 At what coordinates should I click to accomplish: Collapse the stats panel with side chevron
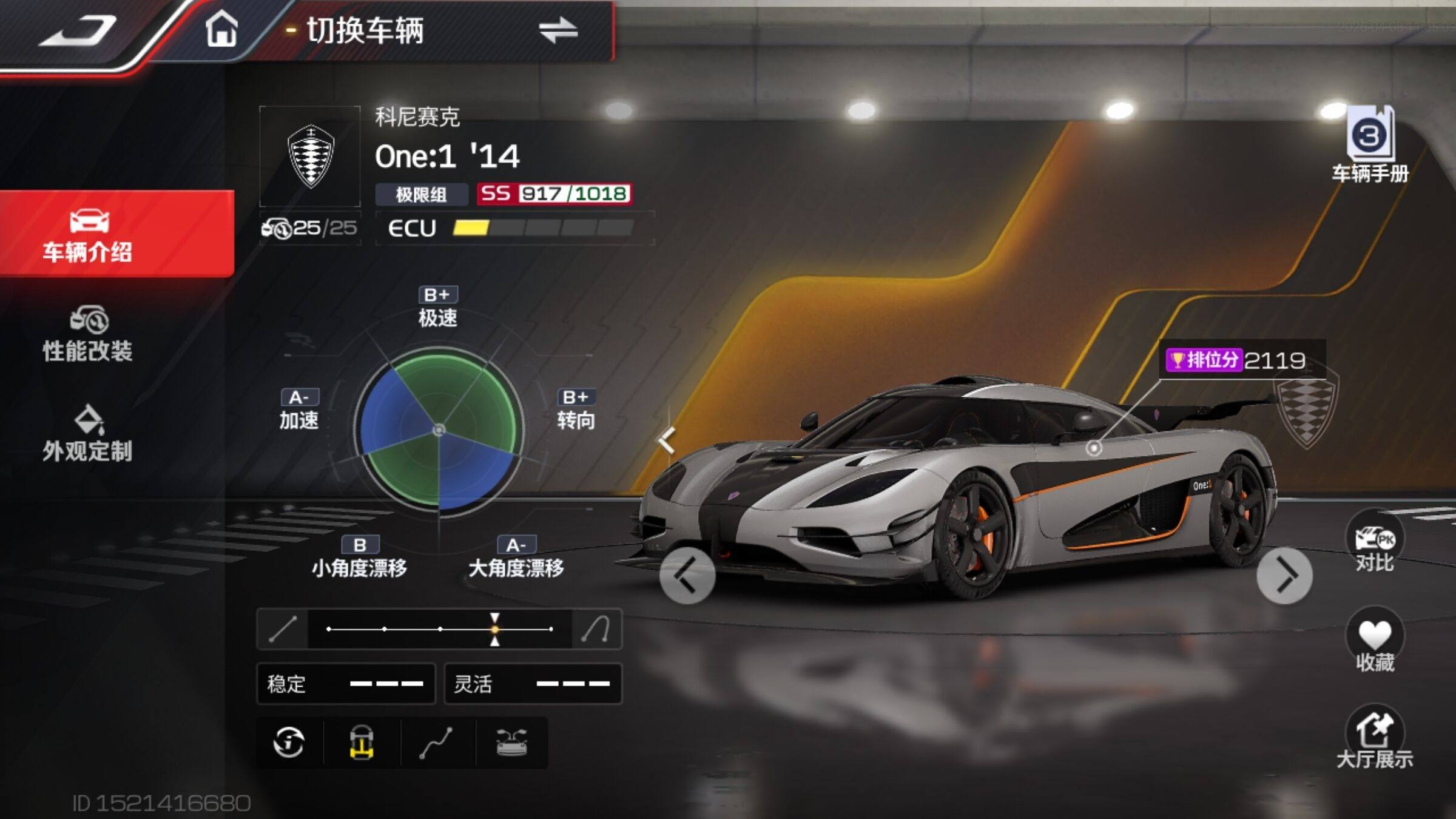pos(667,440)
